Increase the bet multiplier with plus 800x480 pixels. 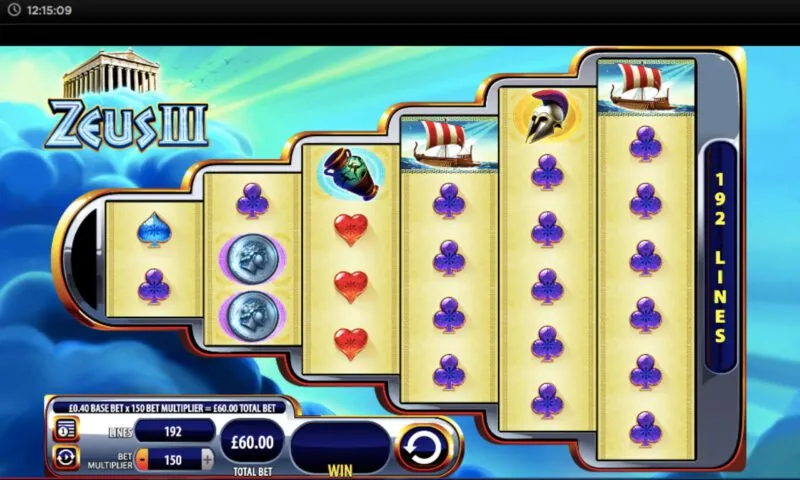coord(207,459)
